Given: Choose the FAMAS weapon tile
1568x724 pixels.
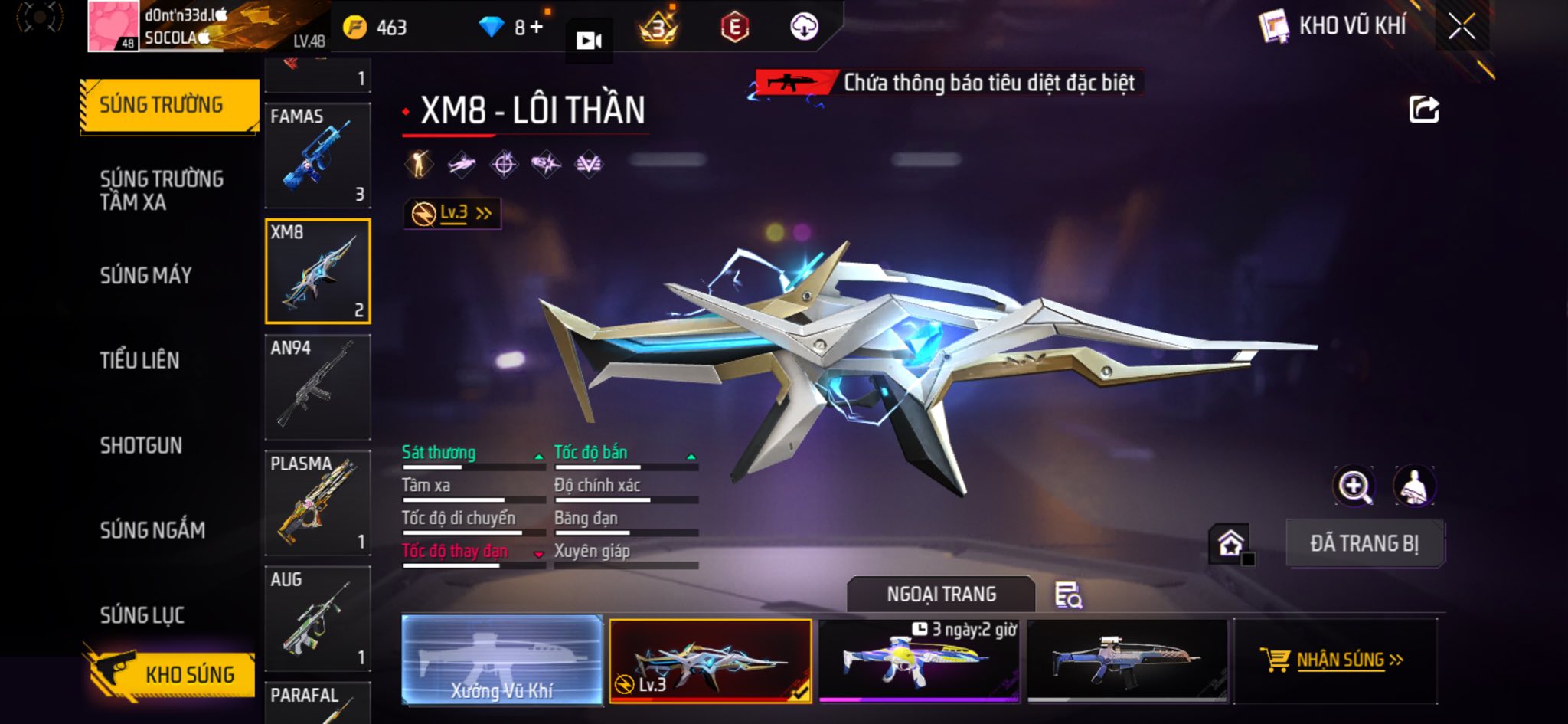Looking at the screenshot, I should (x=318, y=156).
